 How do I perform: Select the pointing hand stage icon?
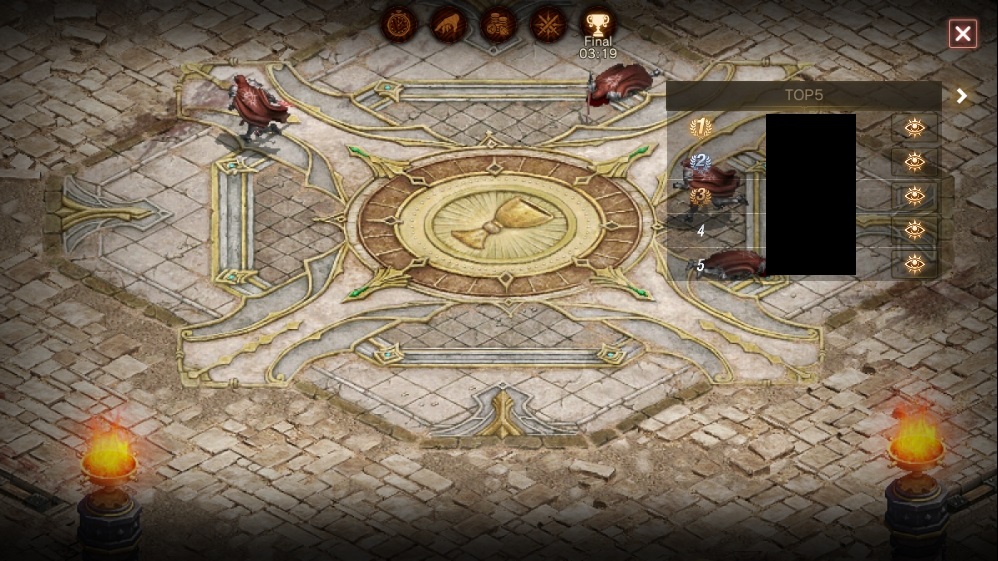click(449, 24)
